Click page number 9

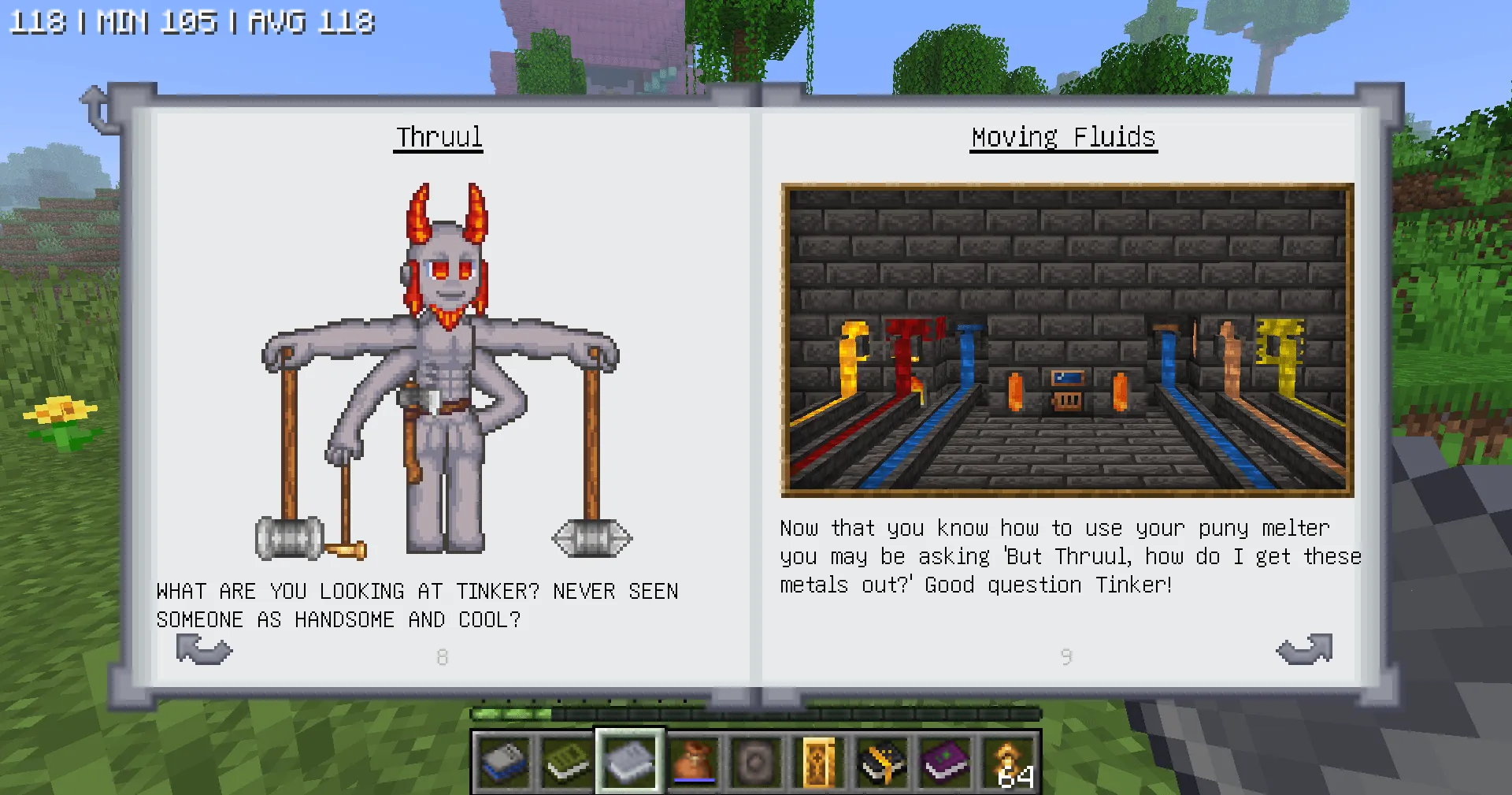(1065, 656)
